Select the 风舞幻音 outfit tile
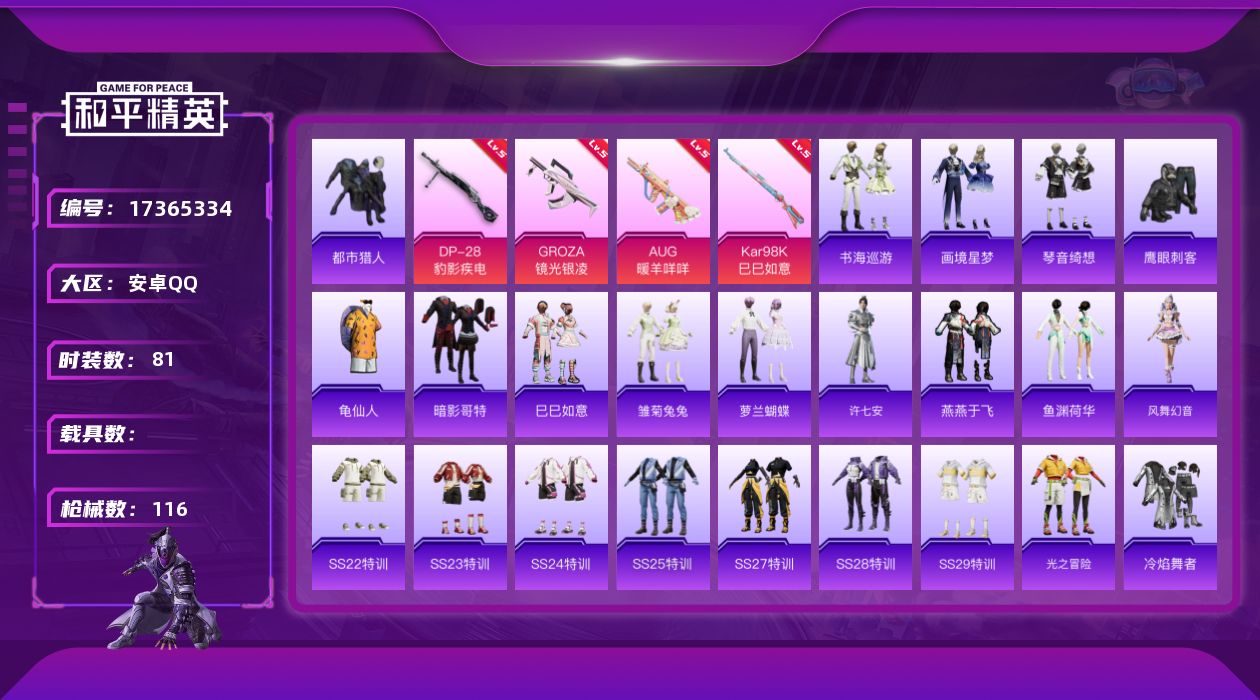This screenshot has width=1260, height=700. point(1170,363)
